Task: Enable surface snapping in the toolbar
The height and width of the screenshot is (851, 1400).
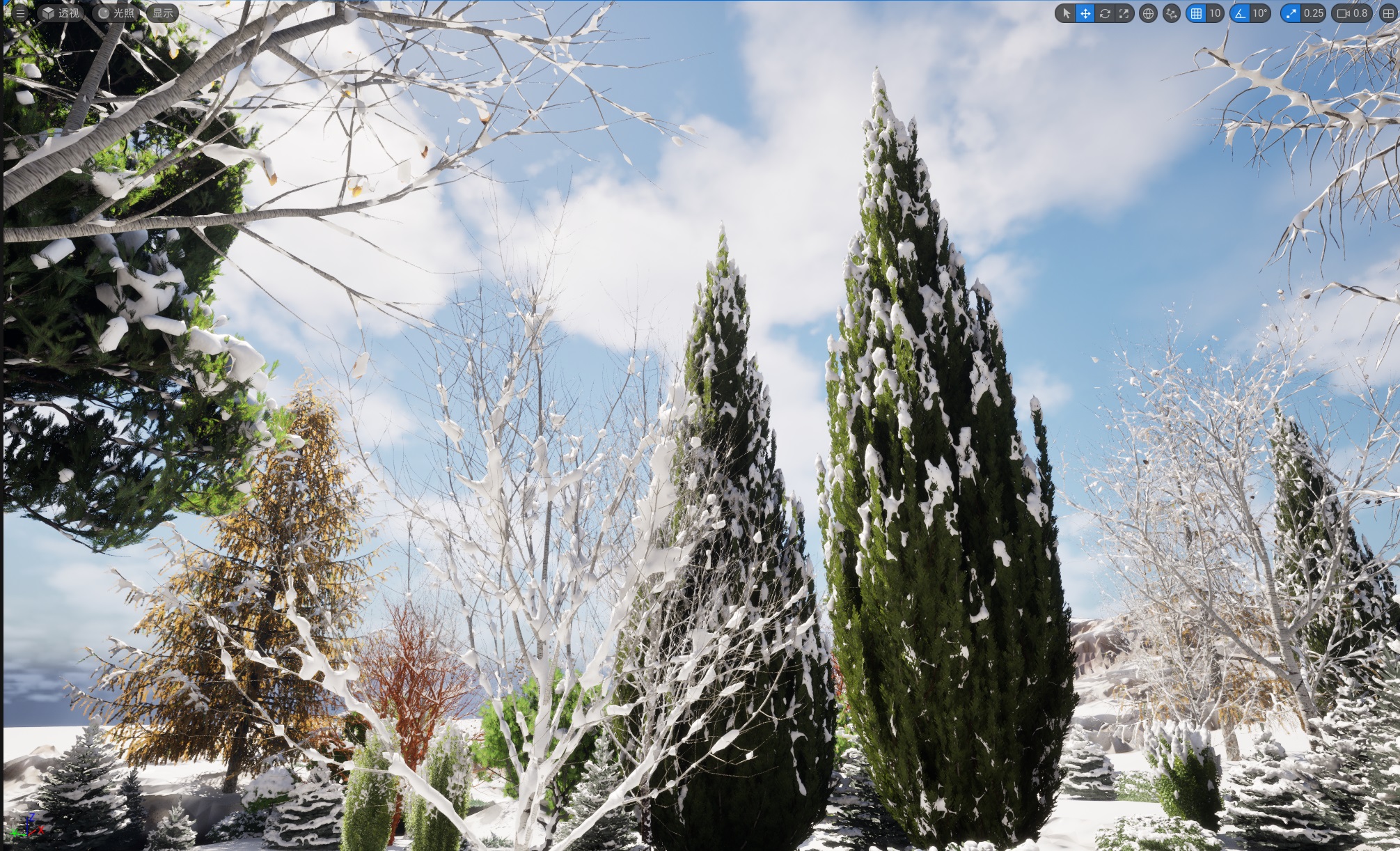Action: pyautogui.click(x=1170, y=13)
